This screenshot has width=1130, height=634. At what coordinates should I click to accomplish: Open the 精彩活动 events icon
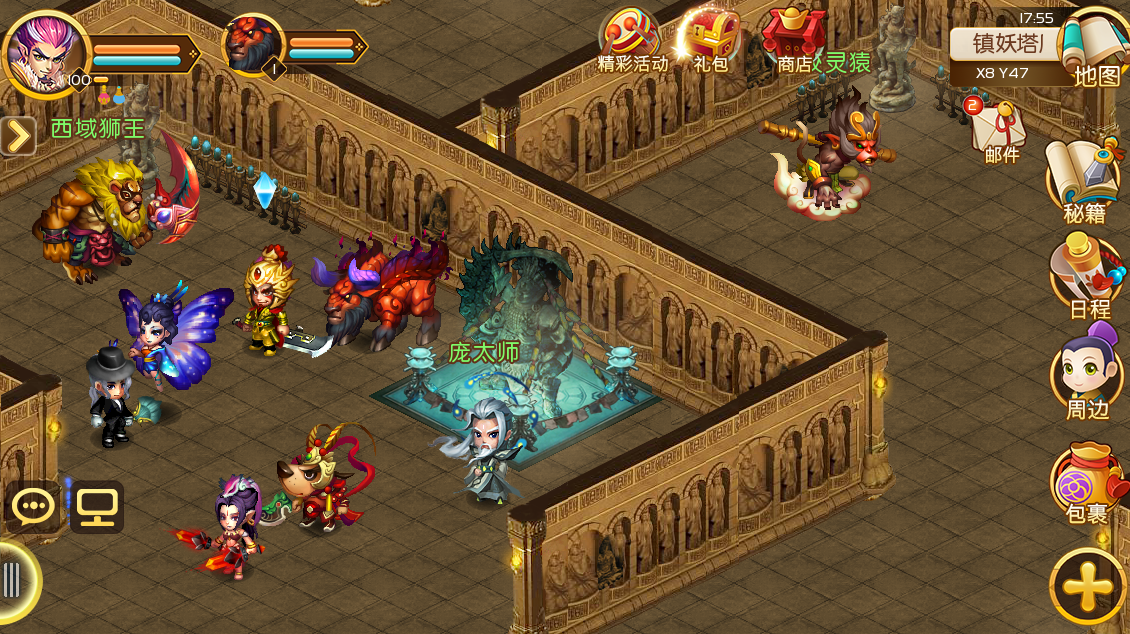tap(631, 38)
